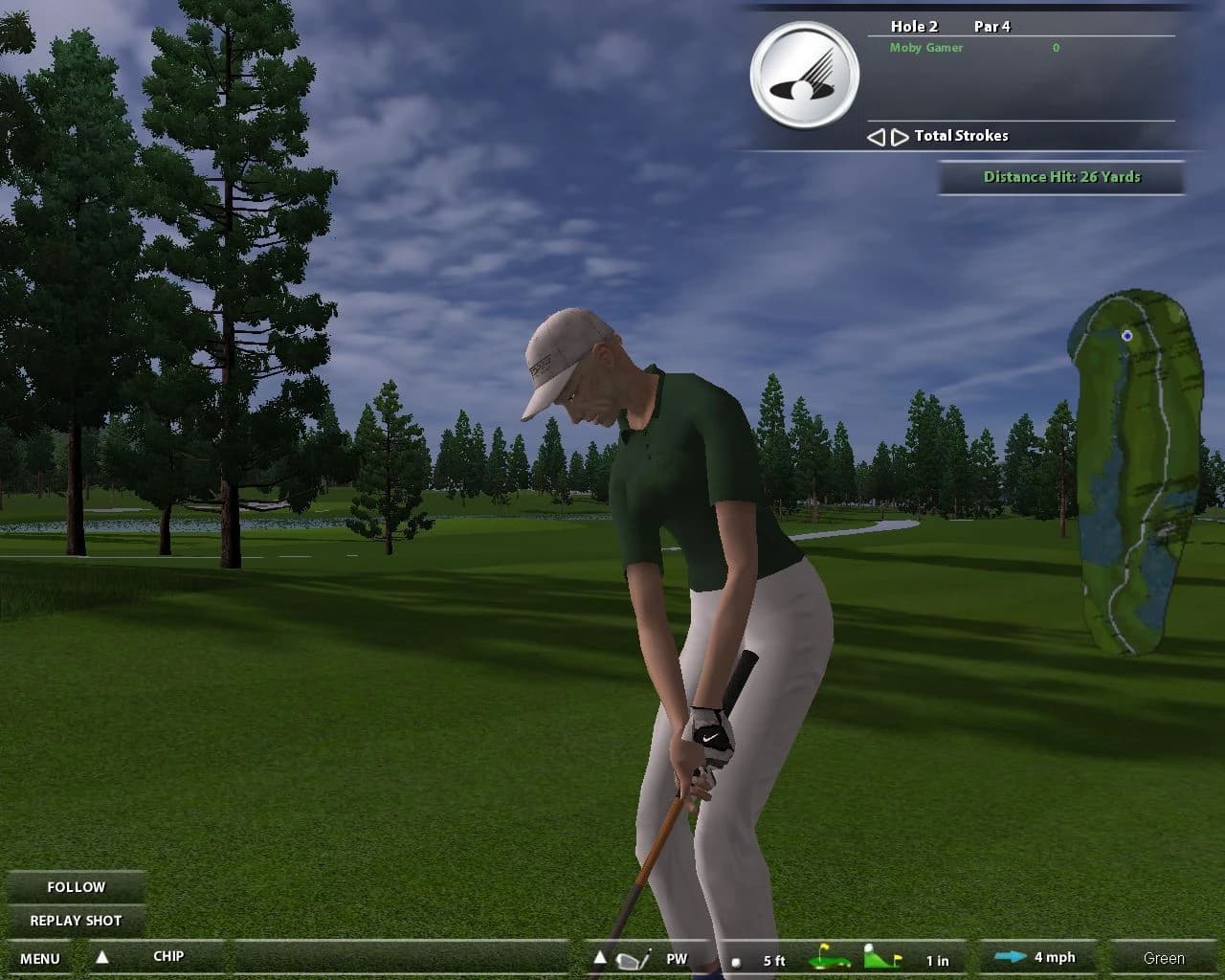Toggle the Green view display
The image size is (1225, 980).
pos(1164,957)
